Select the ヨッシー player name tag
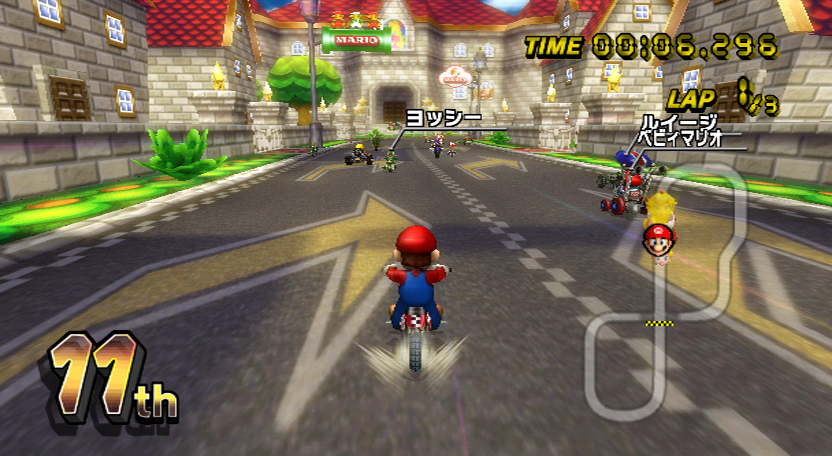The height and width of the screenshot is (456, 832). click(436, 117)
